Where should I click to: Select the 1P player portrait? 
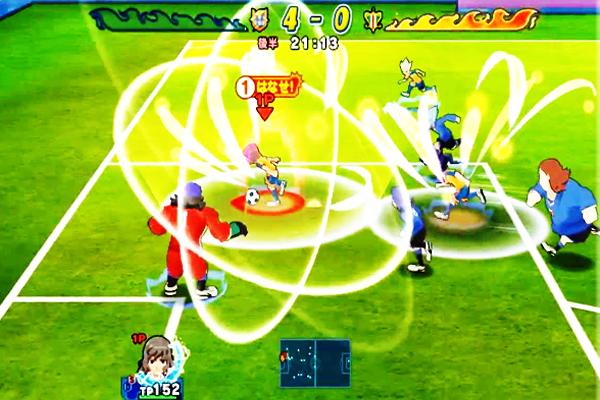[157, 359]
